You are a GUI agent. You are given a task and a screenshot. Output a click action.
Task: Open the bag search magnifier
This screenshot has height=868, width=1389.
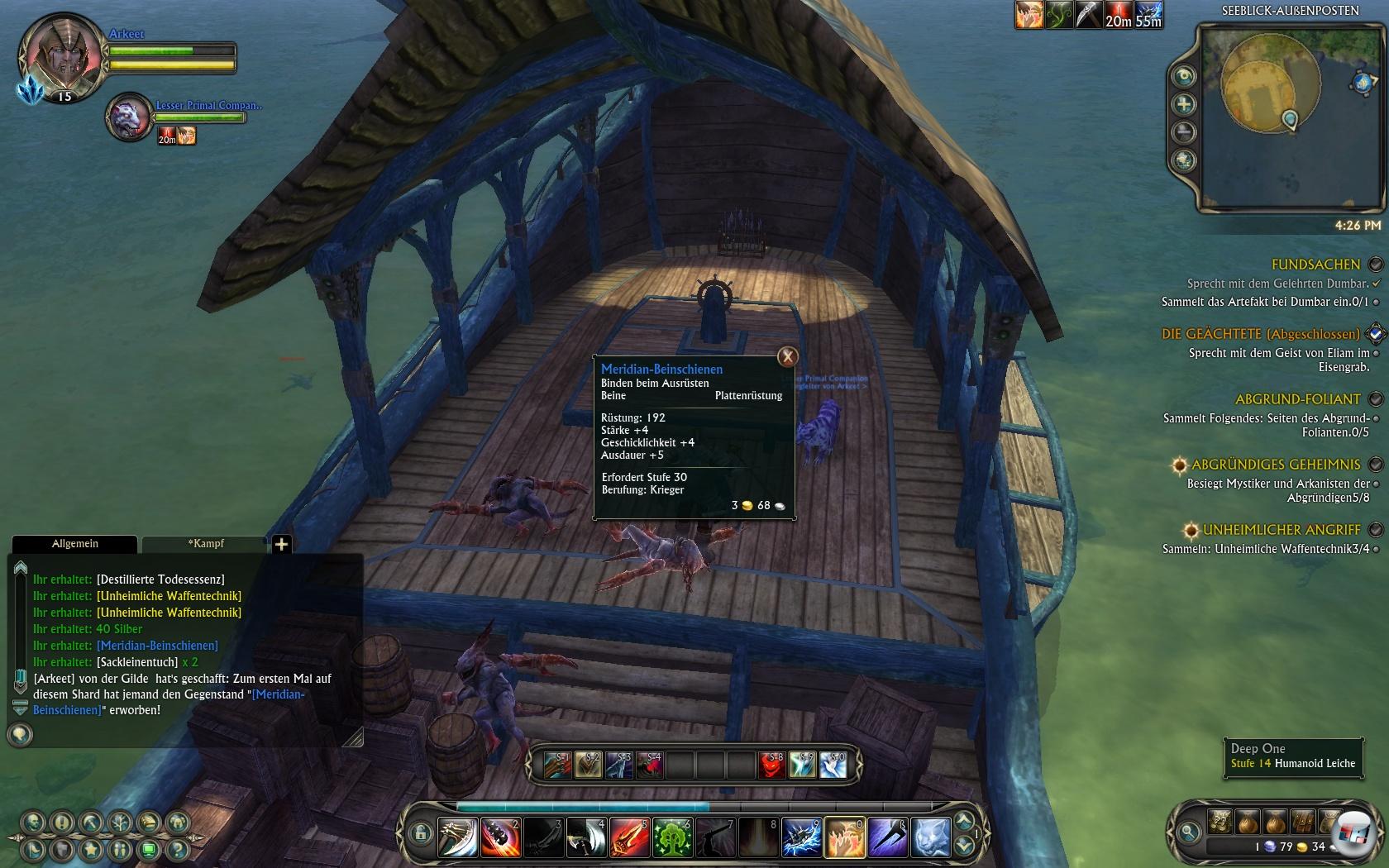pos(1189,832)
